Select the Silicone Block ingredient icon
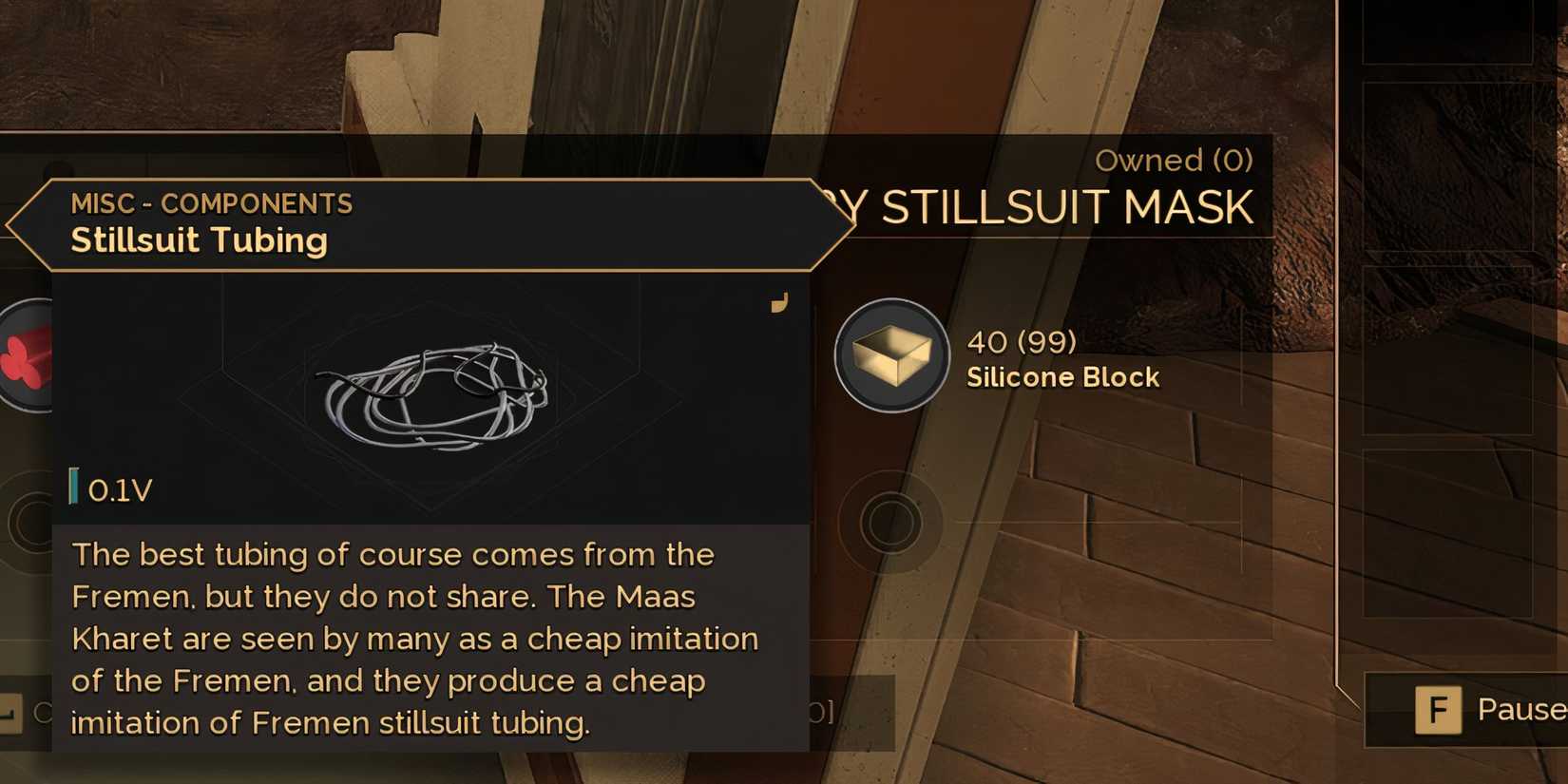Image resolution: width=1568 pixels, height=784 pixels. [890, 355]
